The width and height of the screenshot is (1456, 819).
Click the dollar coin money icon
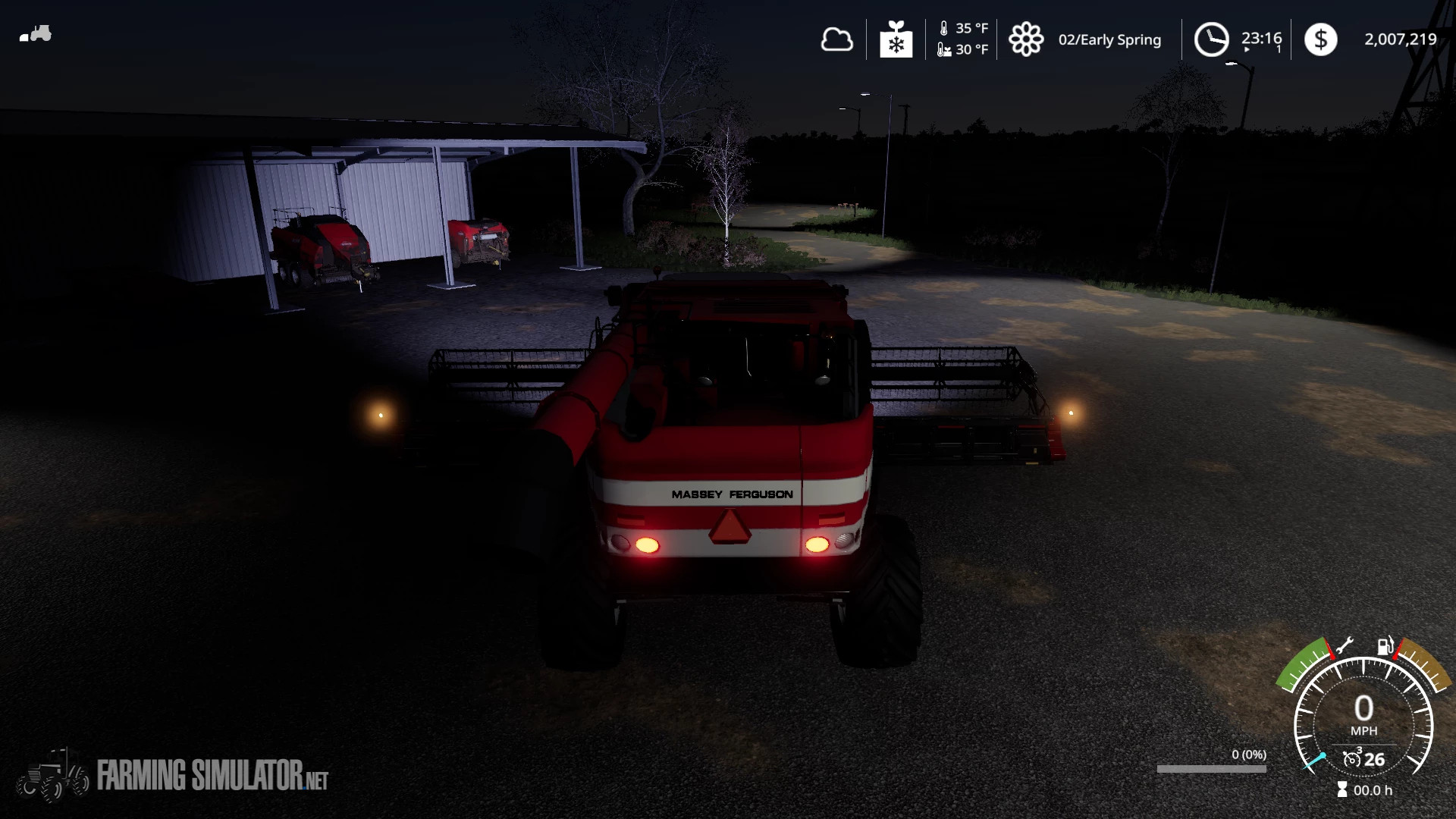(1321, 39)
